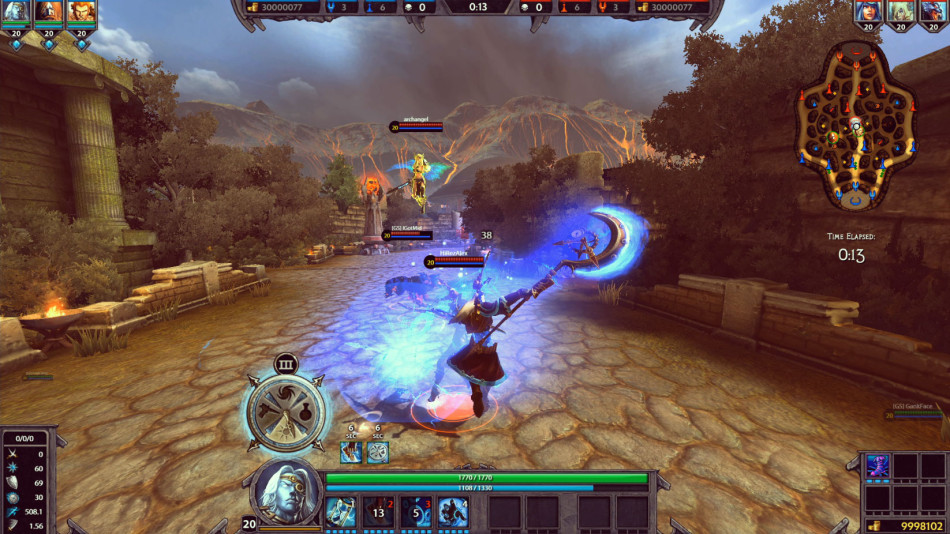The width and height of the screenshot is (950, 534).
Task: Pick the dark wolf enemy god portrait
Action: [934, 12]
